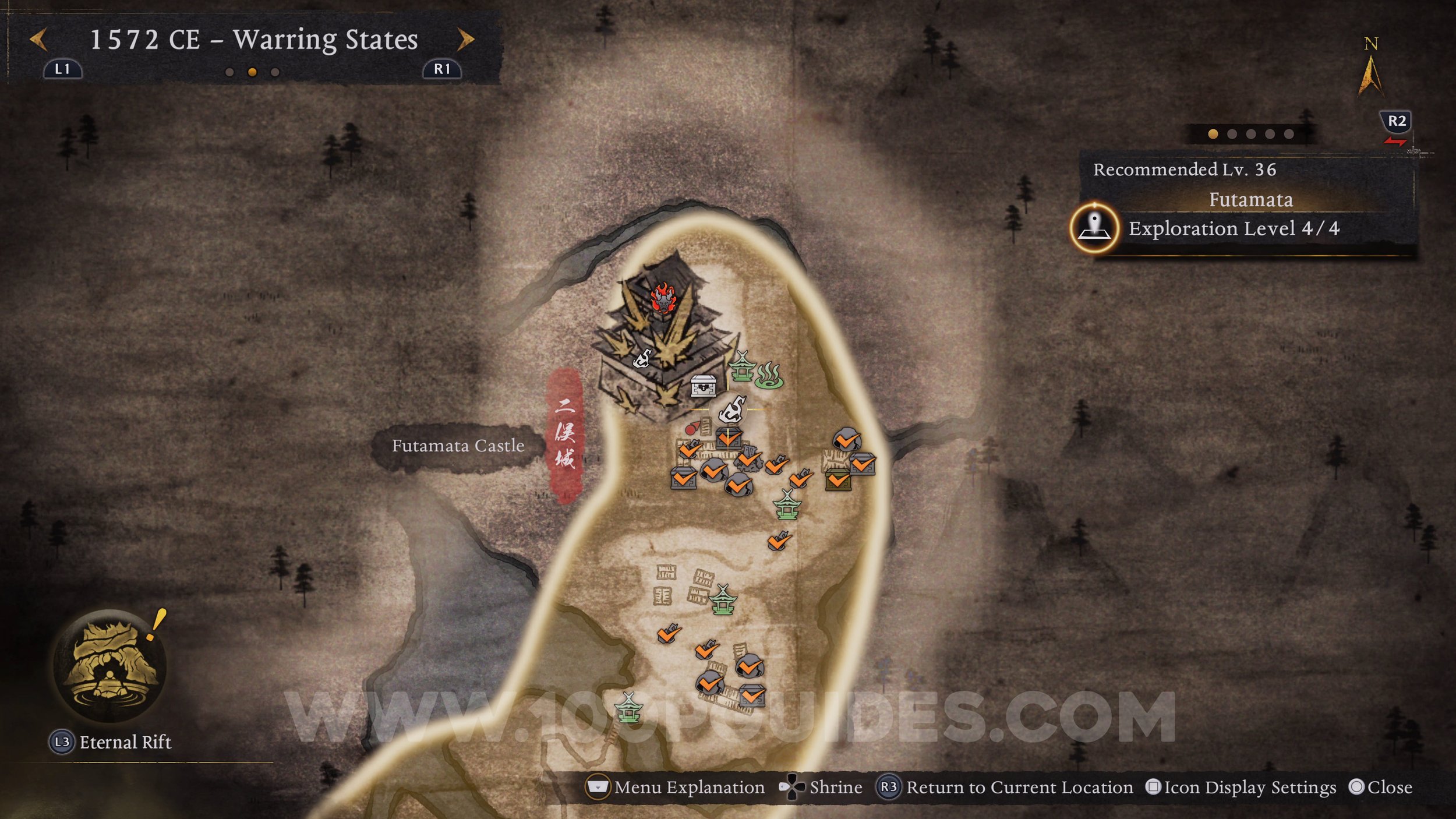Screen dimensions: 1456x819
Task: Open the Eternal Rift cave icon
Action: coord(109,666)
